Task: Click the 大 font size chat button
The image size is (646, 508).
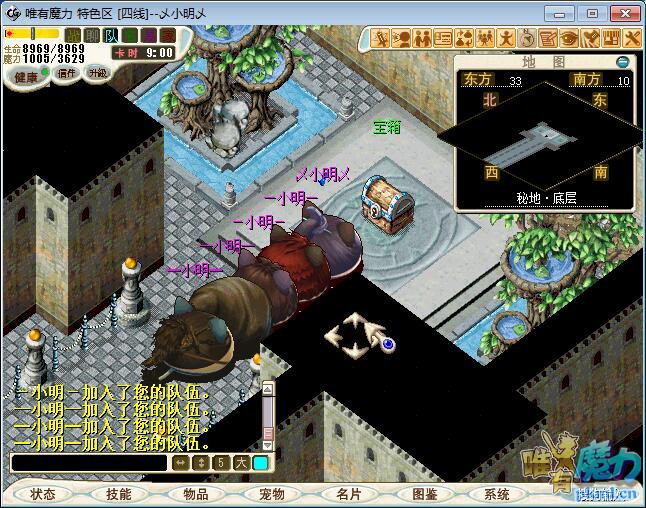Action: (x=241, y=463)
